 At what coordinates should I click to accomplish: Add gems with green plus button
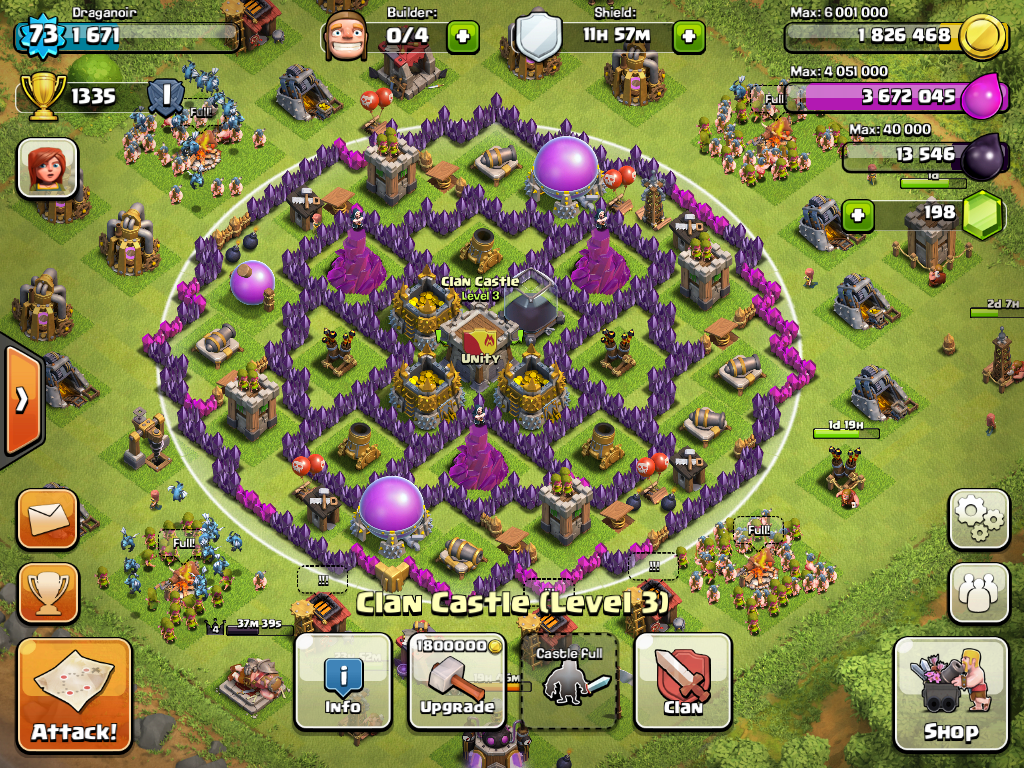coord(856,214)
